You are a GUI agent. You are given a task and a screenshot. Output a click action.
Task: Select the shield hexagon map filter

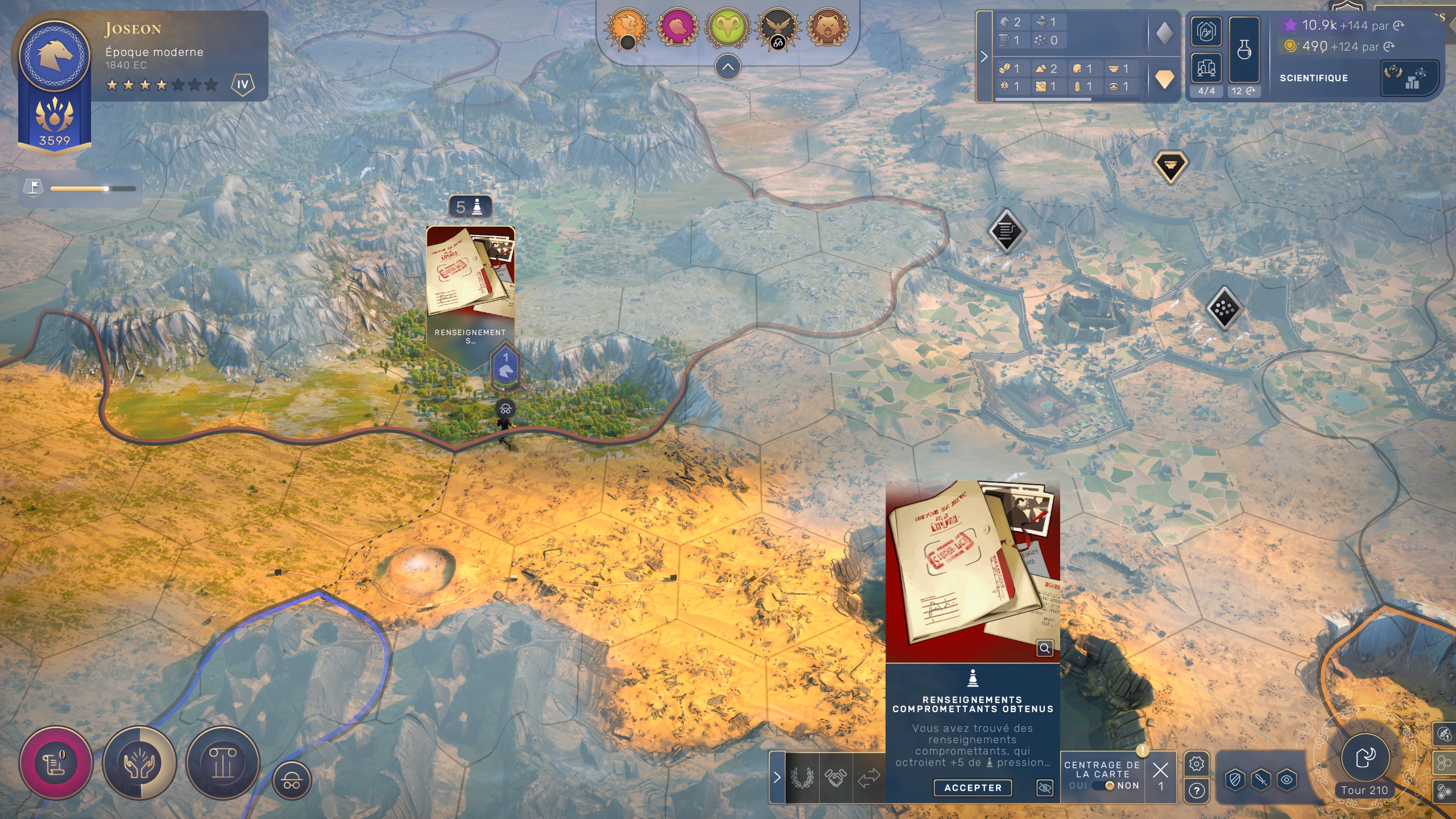tap(1235, 779)
